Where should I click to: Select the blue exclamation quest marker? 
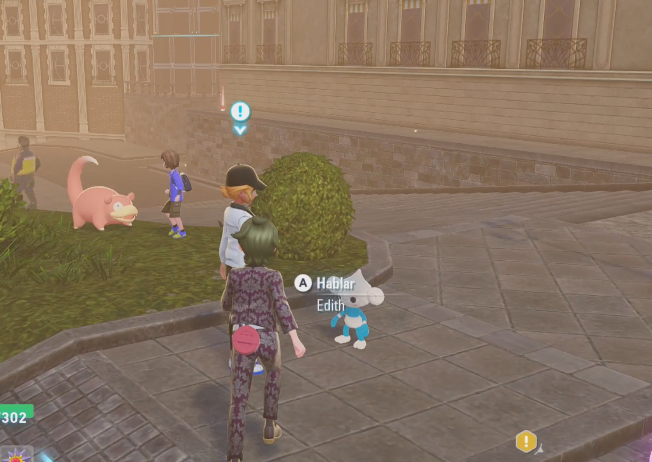[240, 111]
